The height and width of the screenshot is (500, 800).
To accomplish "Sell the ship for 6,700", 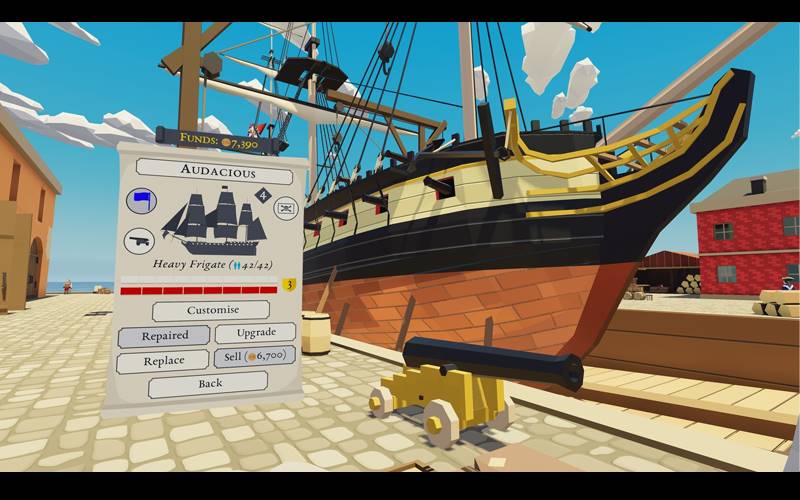I will pos(254,357).
